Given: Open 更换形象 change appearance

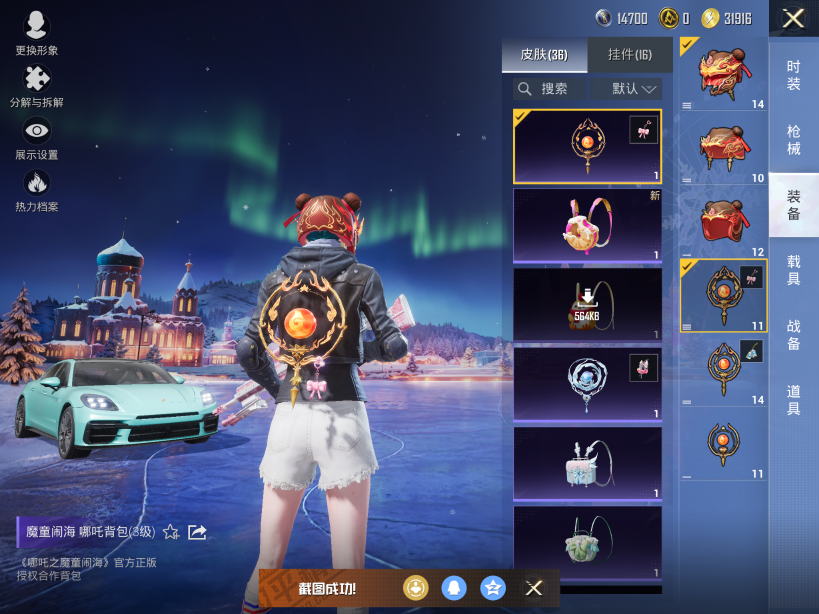Looking at the screenshot, I should tap(37, 33).
